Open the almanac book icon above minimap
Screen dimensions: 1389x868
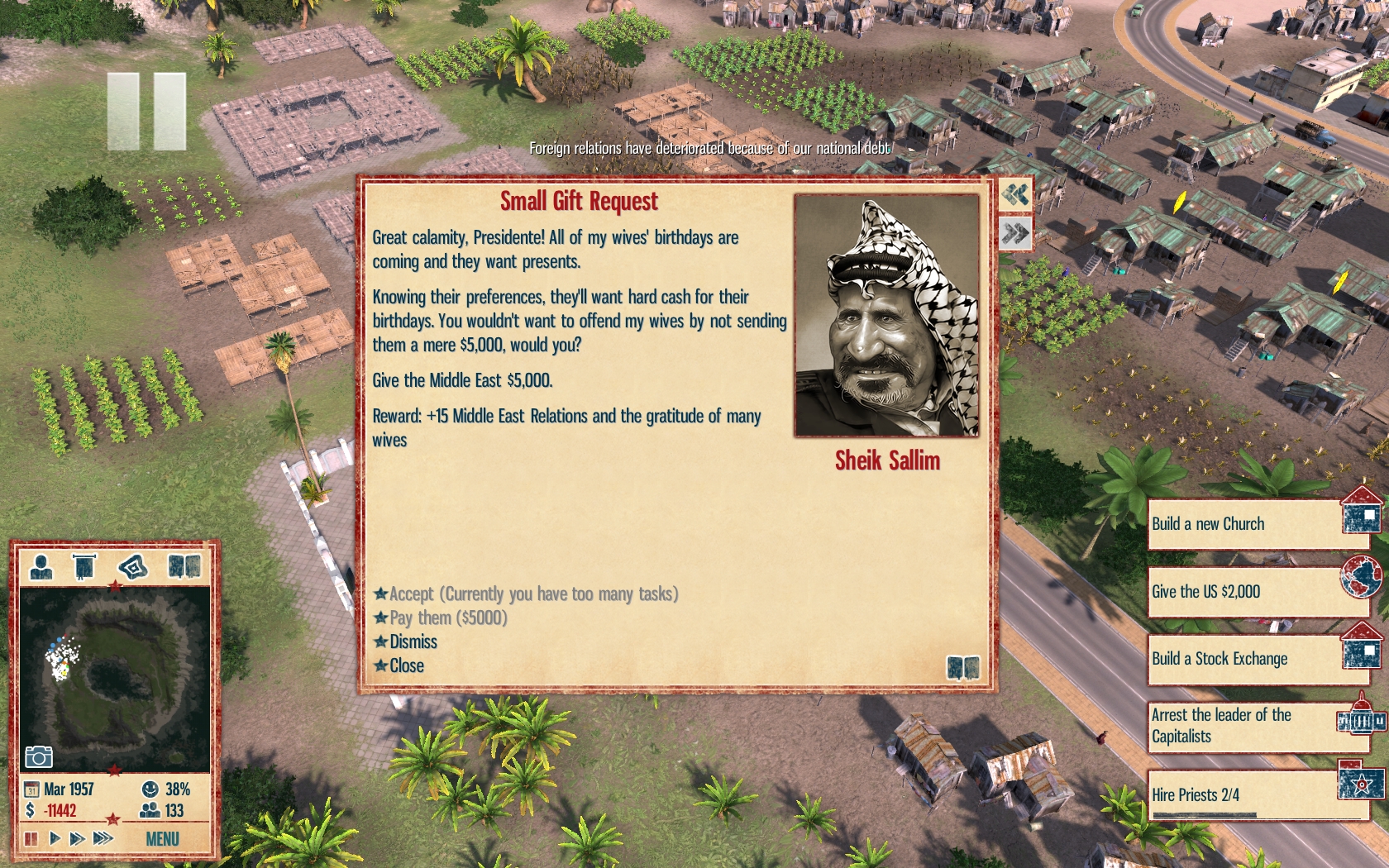184,567
